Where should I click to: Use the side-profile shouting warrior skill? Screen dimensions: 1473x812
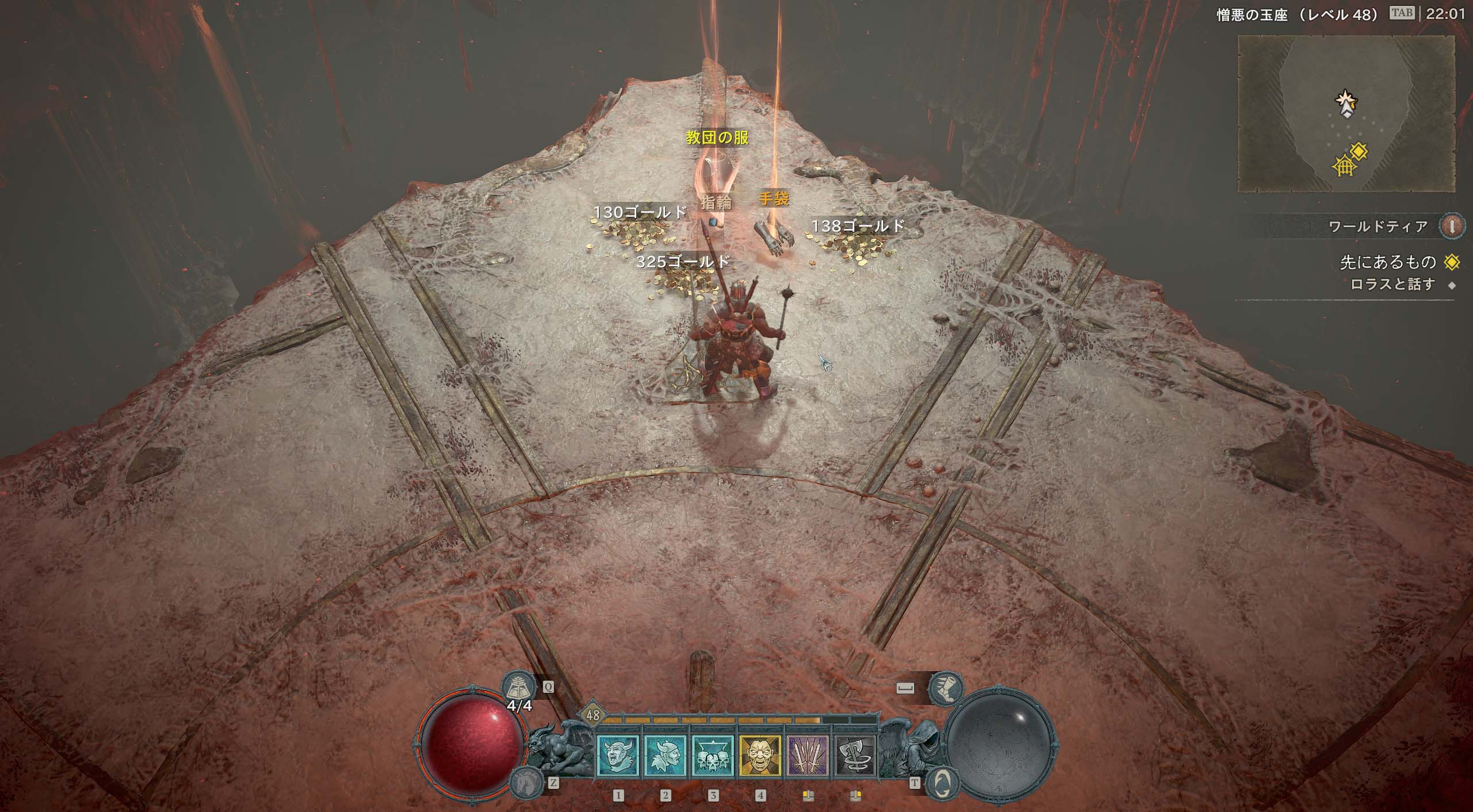pyautogui.click(x=665, y=755)
